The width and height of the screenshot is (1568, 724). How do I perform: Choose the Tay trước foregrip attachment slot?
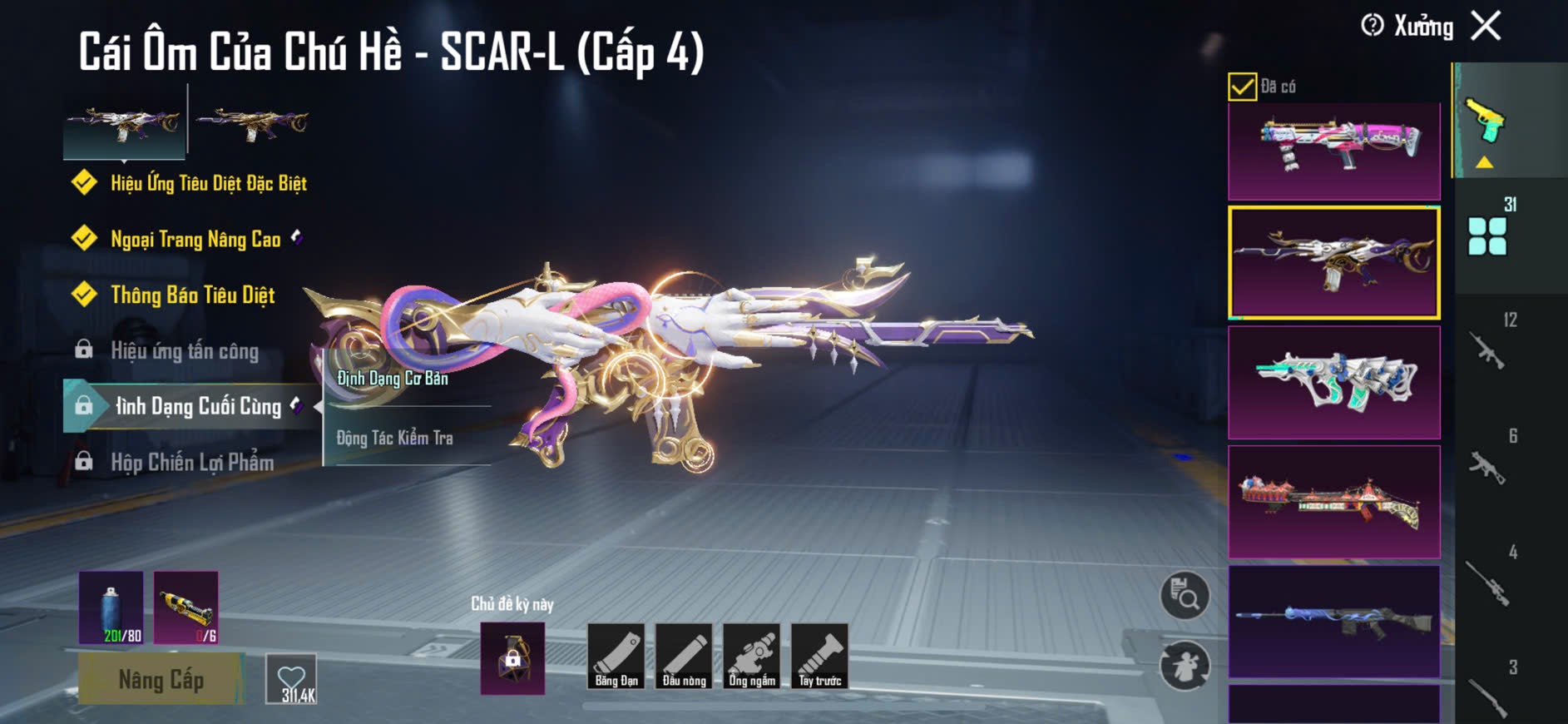[x=819, y=657]
